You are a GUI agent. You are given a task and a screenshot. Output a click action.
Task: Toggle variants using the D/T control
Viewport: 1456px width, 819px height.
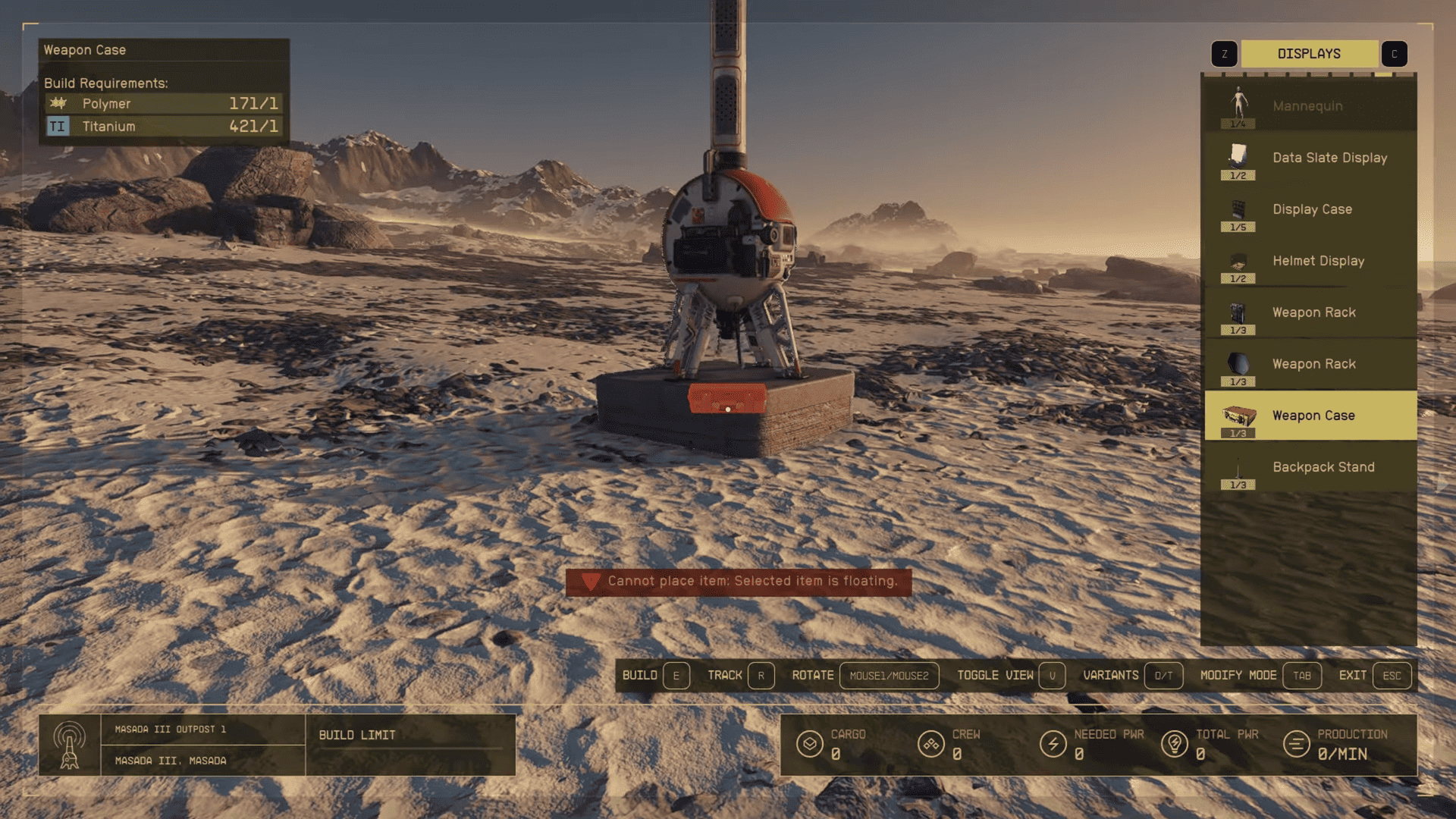point(1163,676)
